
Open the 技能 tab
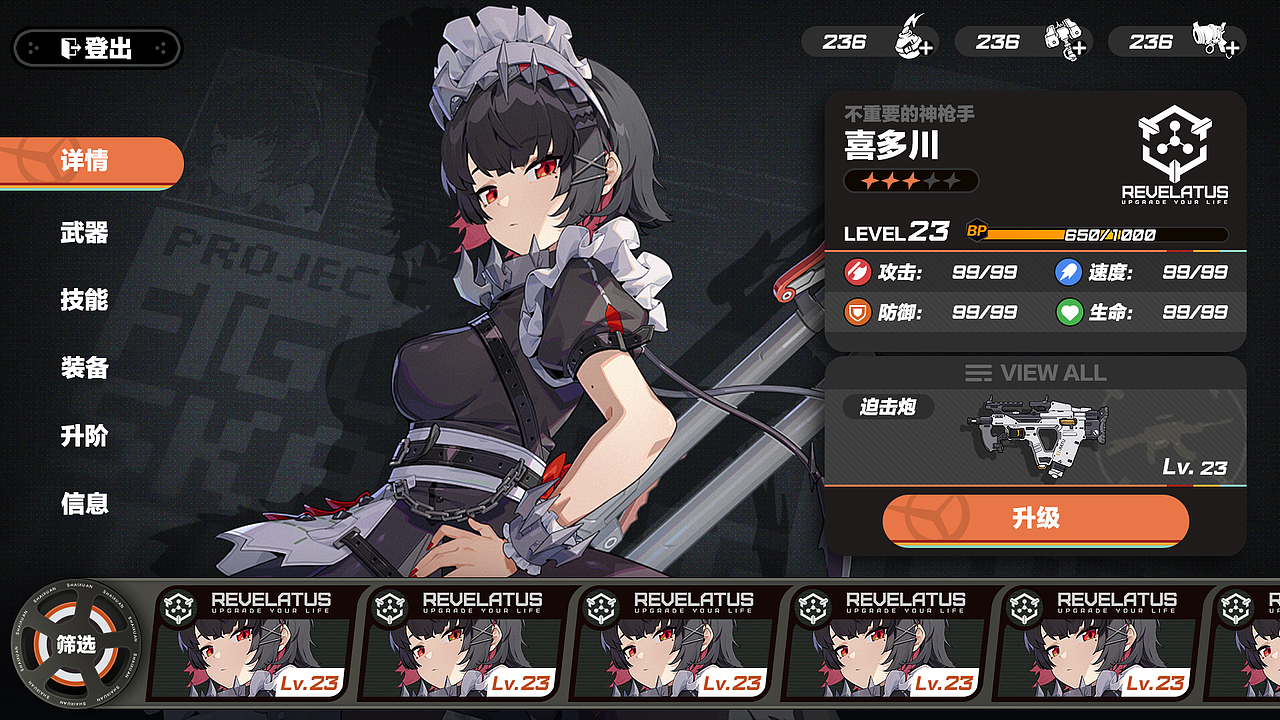(82, 299)
